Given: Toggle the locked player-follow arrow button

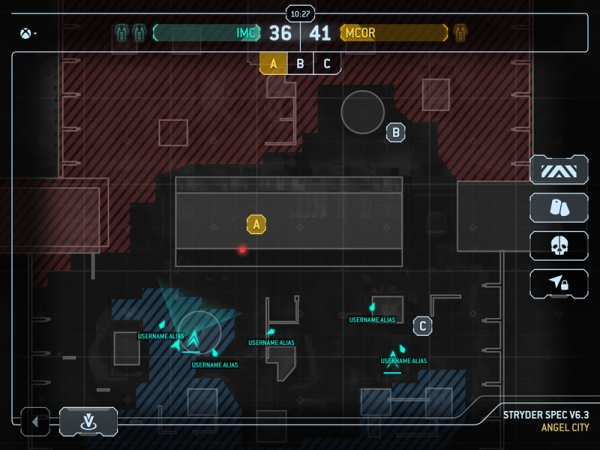Looking at the screenshot, I should (559, 283).
